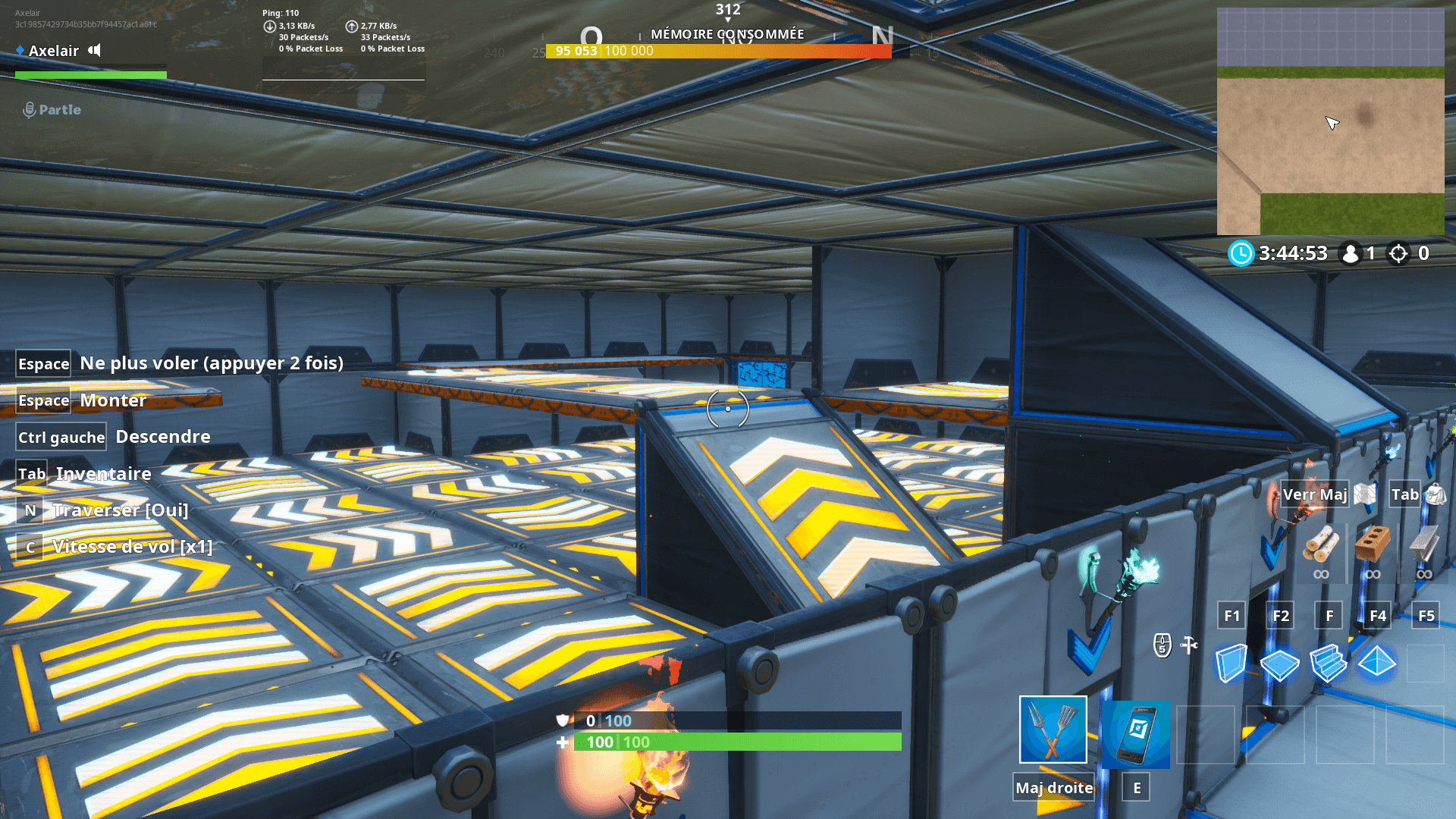Mute the speaker icon next to Axelair
Viewport: 1456px width, 819px height.
click(x=95, y=50)
